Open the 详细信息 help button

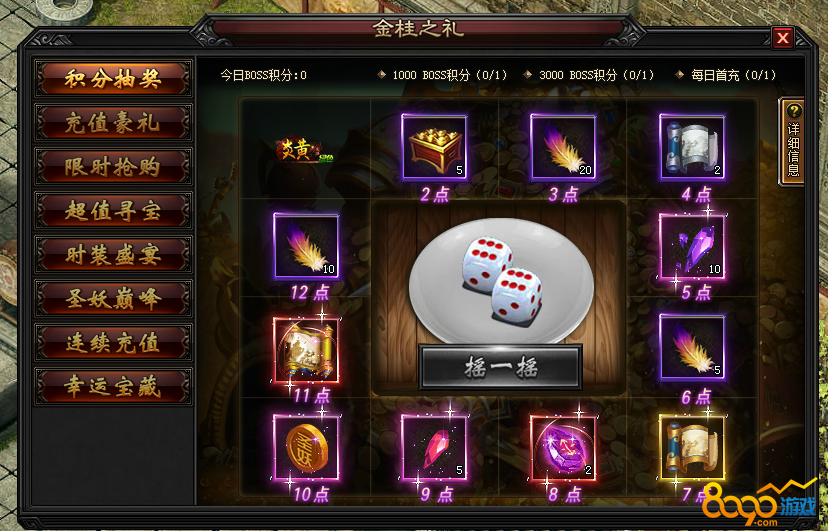[x=794, y=142]
